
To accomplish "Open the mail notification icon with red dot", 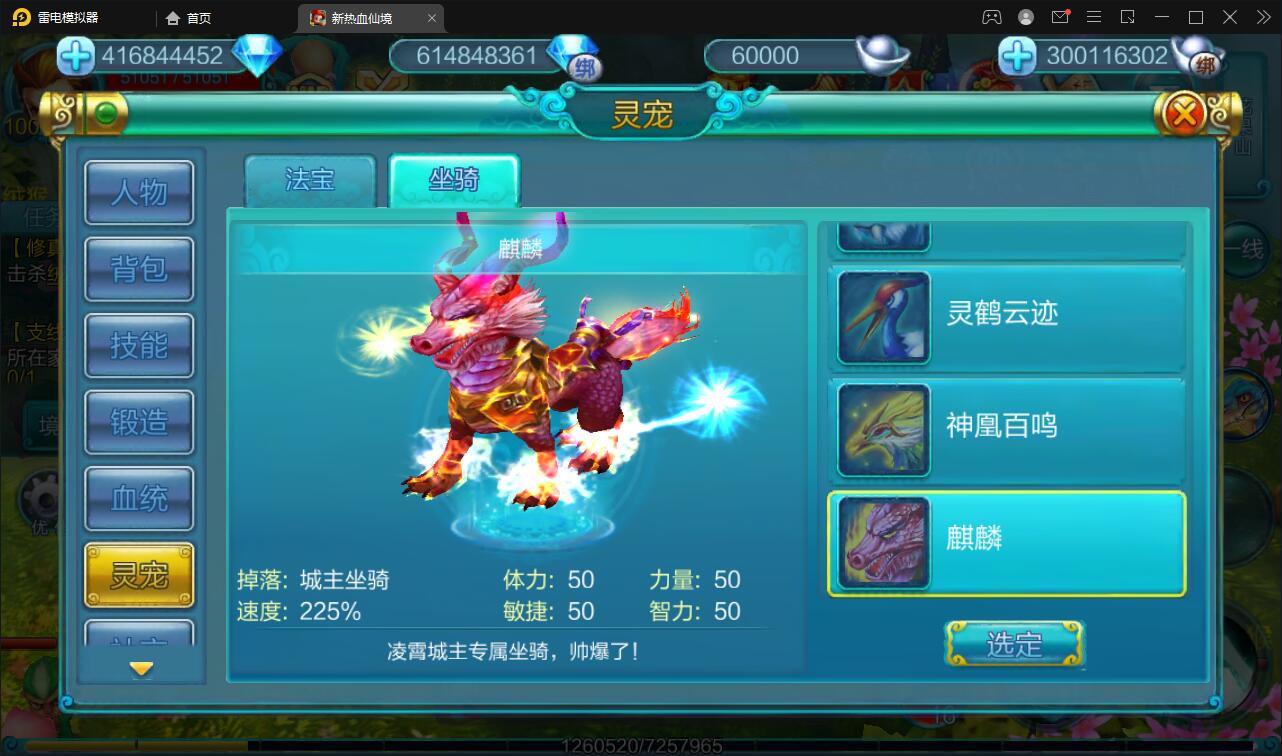I will click(x=1060, y=17).
